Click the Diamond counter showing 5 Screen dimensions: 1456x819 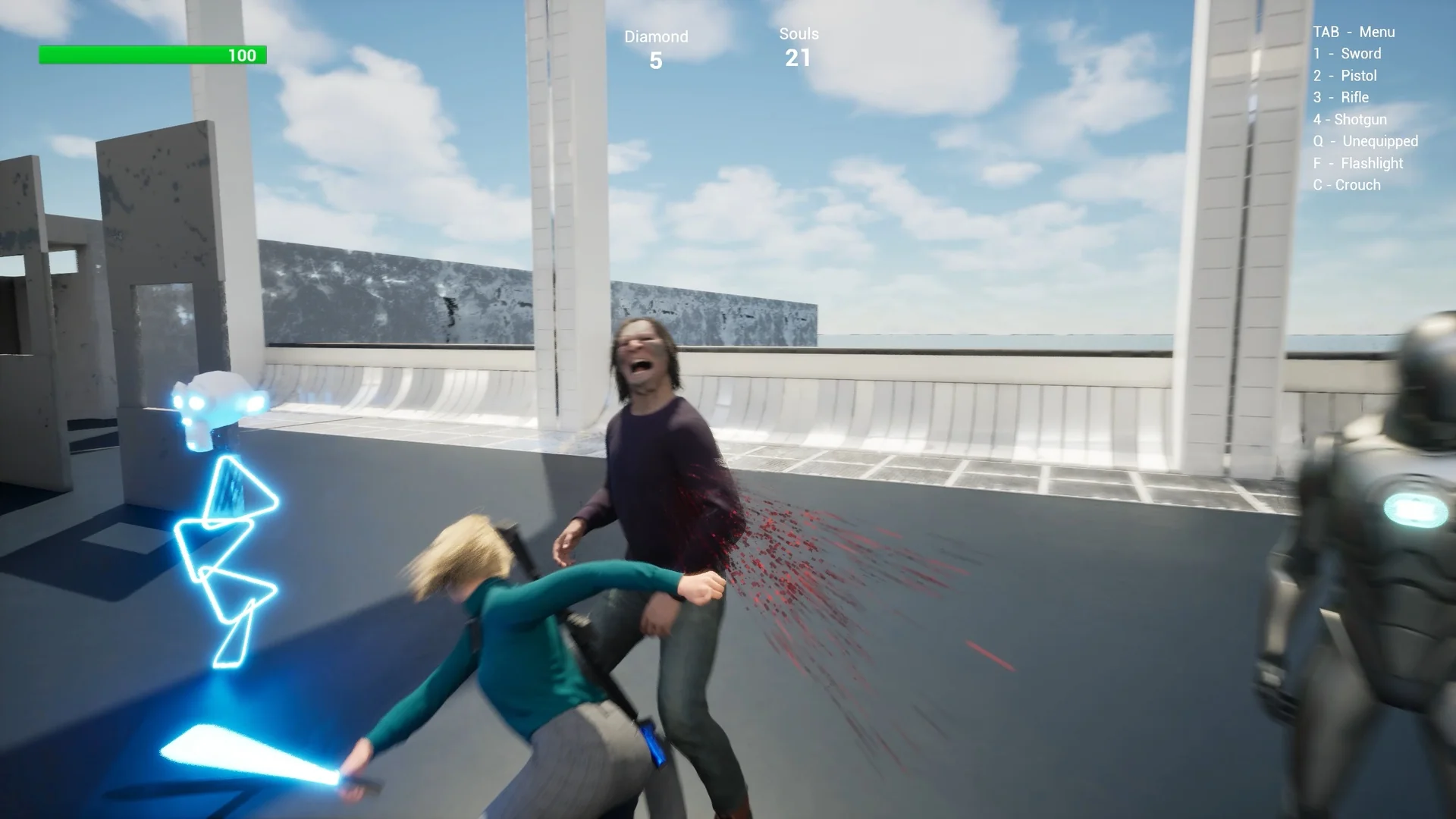coord(657,47)
